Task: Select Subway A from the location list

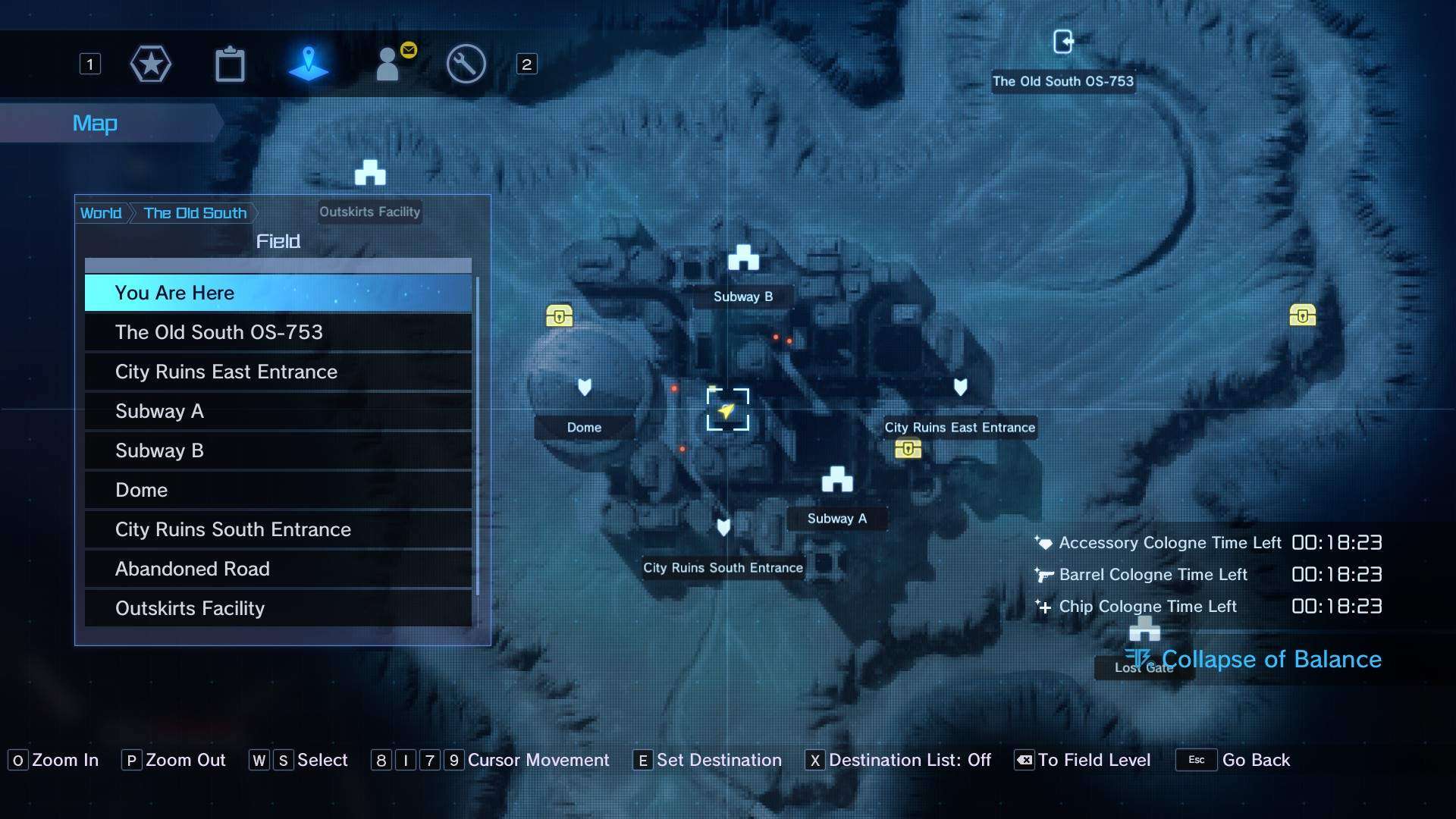Action: click(159, 411)
